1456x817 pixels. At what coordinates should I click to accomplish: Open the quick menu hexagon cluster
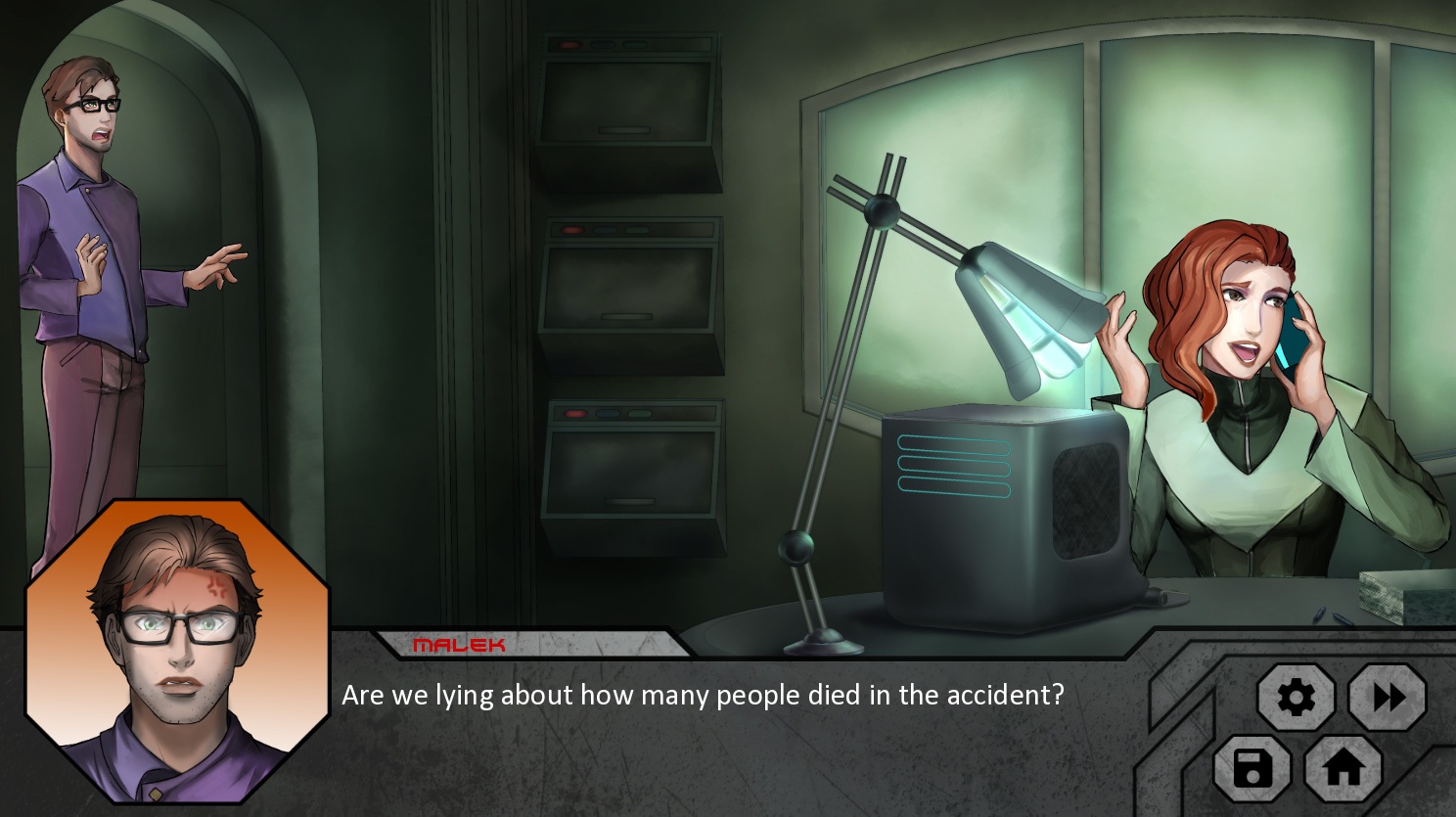[1321, 734]
